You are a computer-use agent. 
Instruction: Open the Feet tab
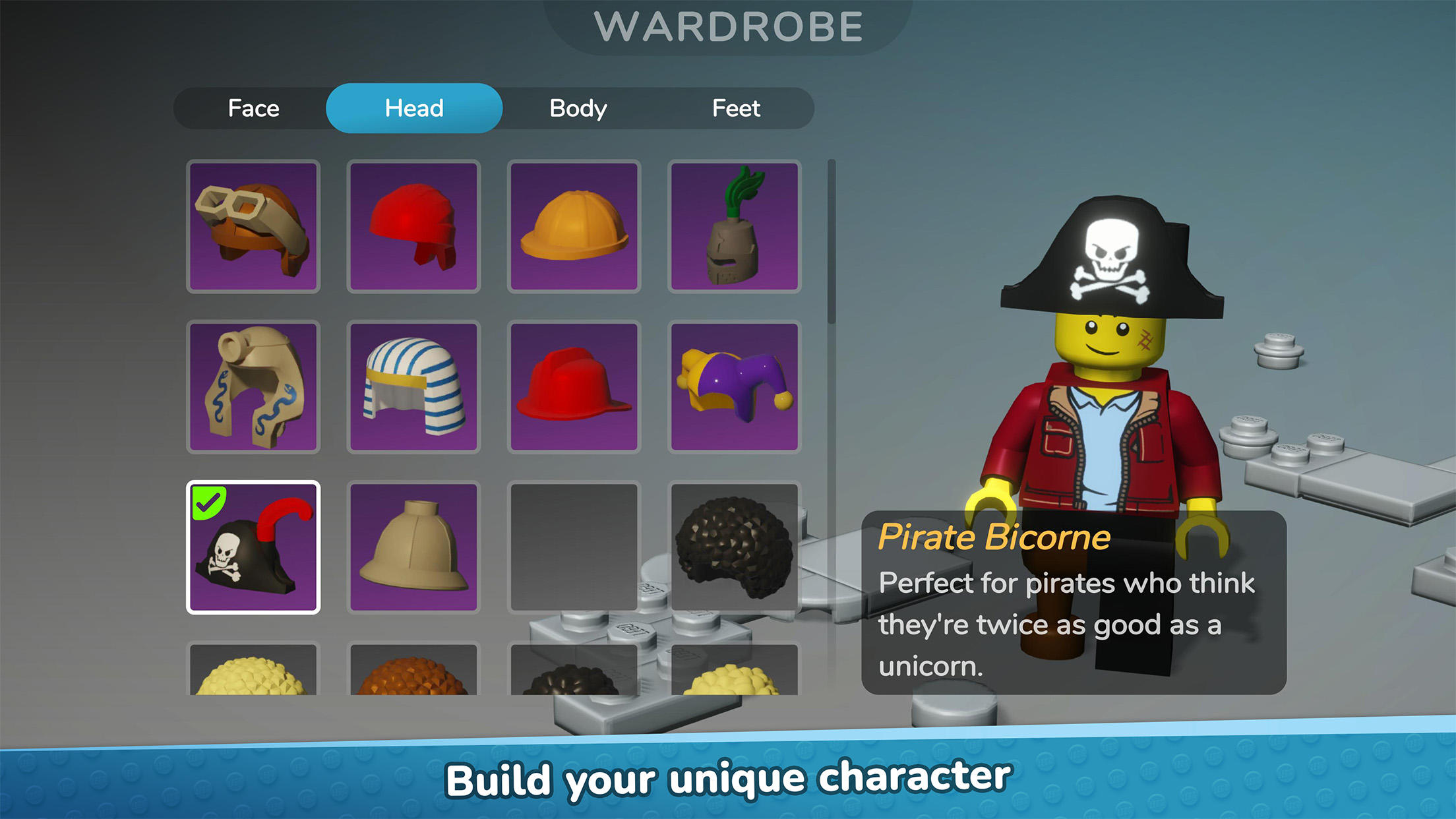(736, 107)
